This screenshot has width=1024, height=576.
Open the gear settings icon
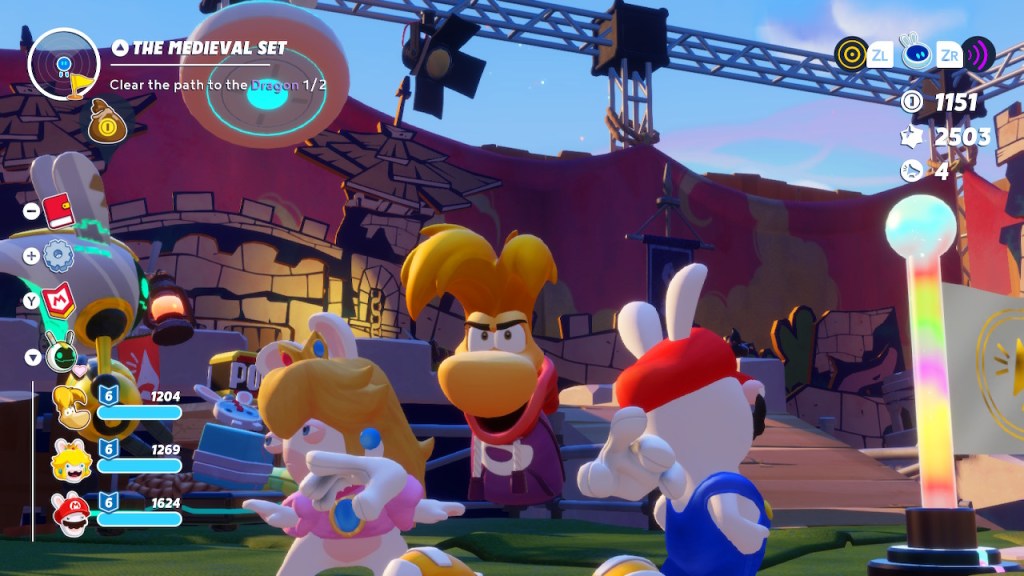click(x=59, y=256)
